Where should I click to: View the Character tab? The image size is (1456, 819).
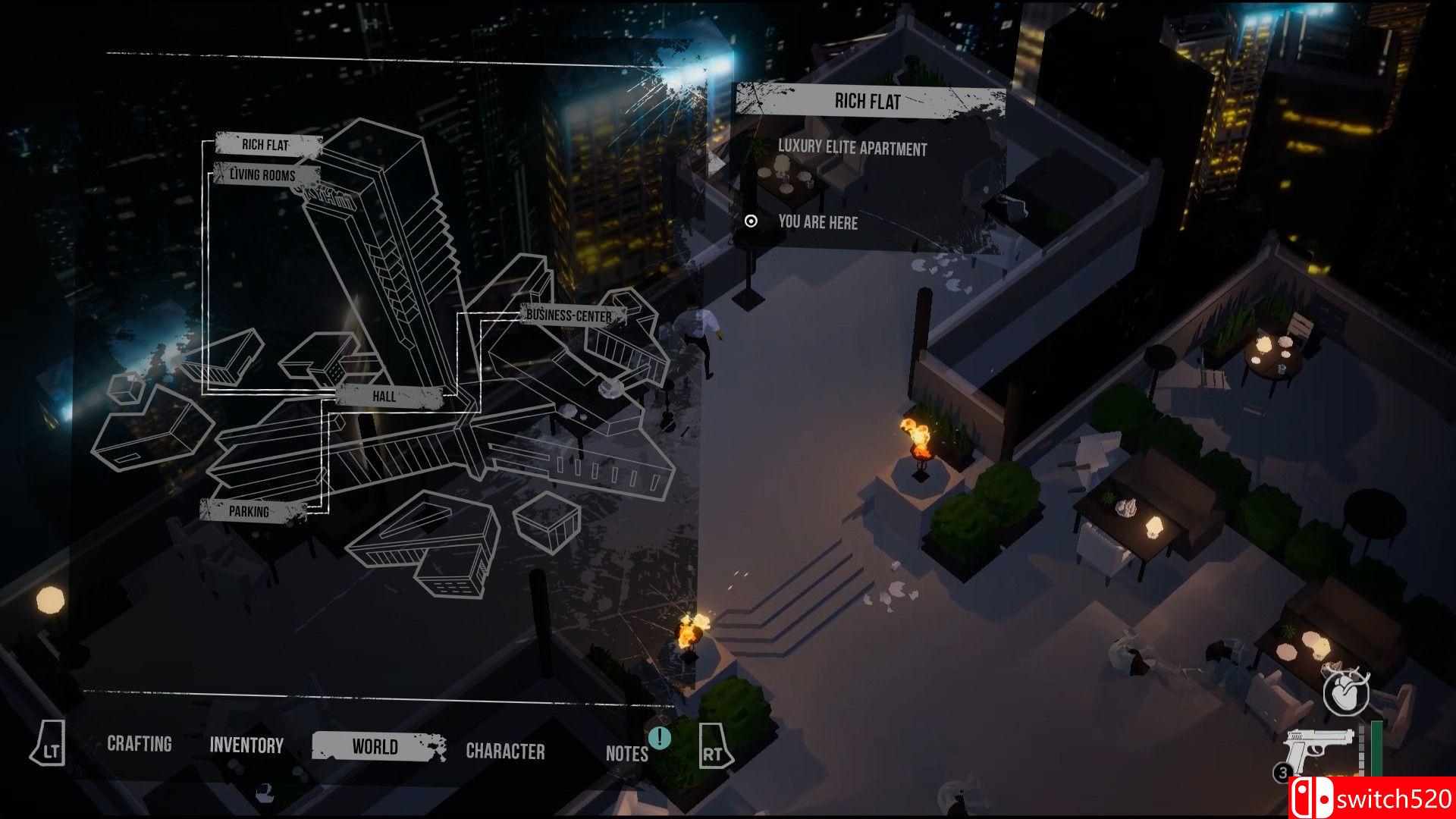tap(505, 749)
